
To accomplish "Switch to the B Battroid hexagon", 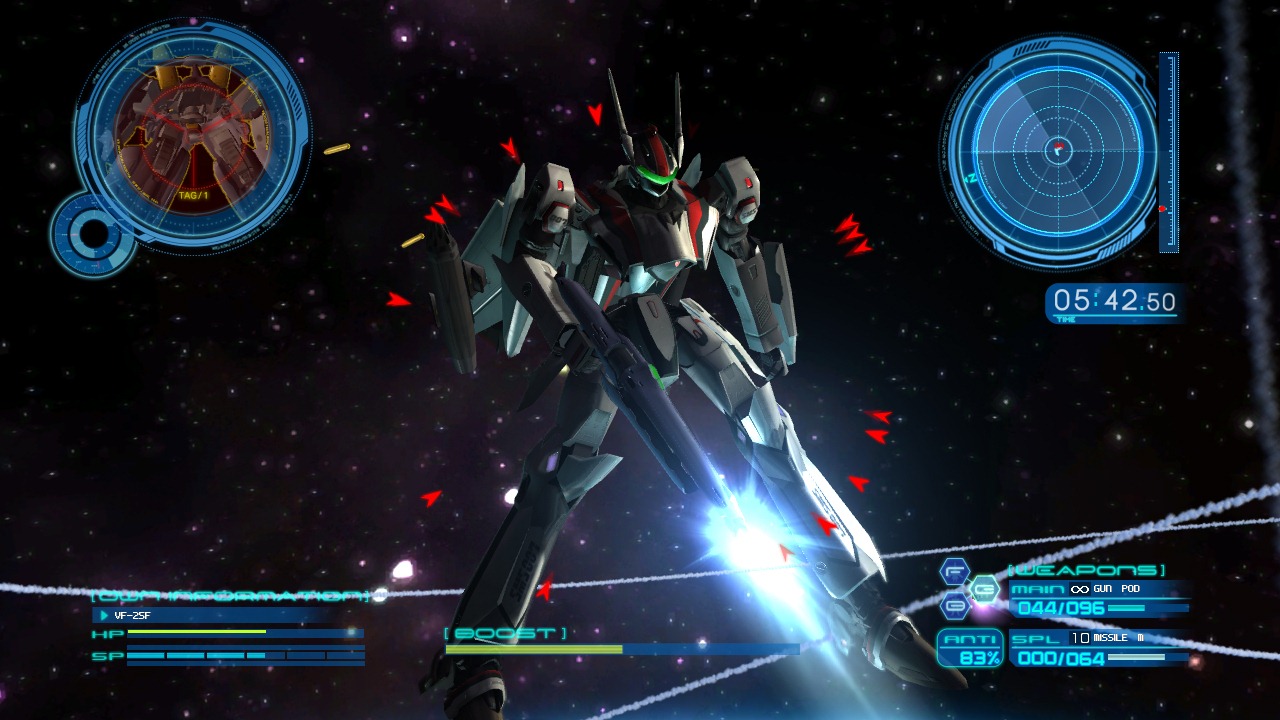I will pos(955,605).
